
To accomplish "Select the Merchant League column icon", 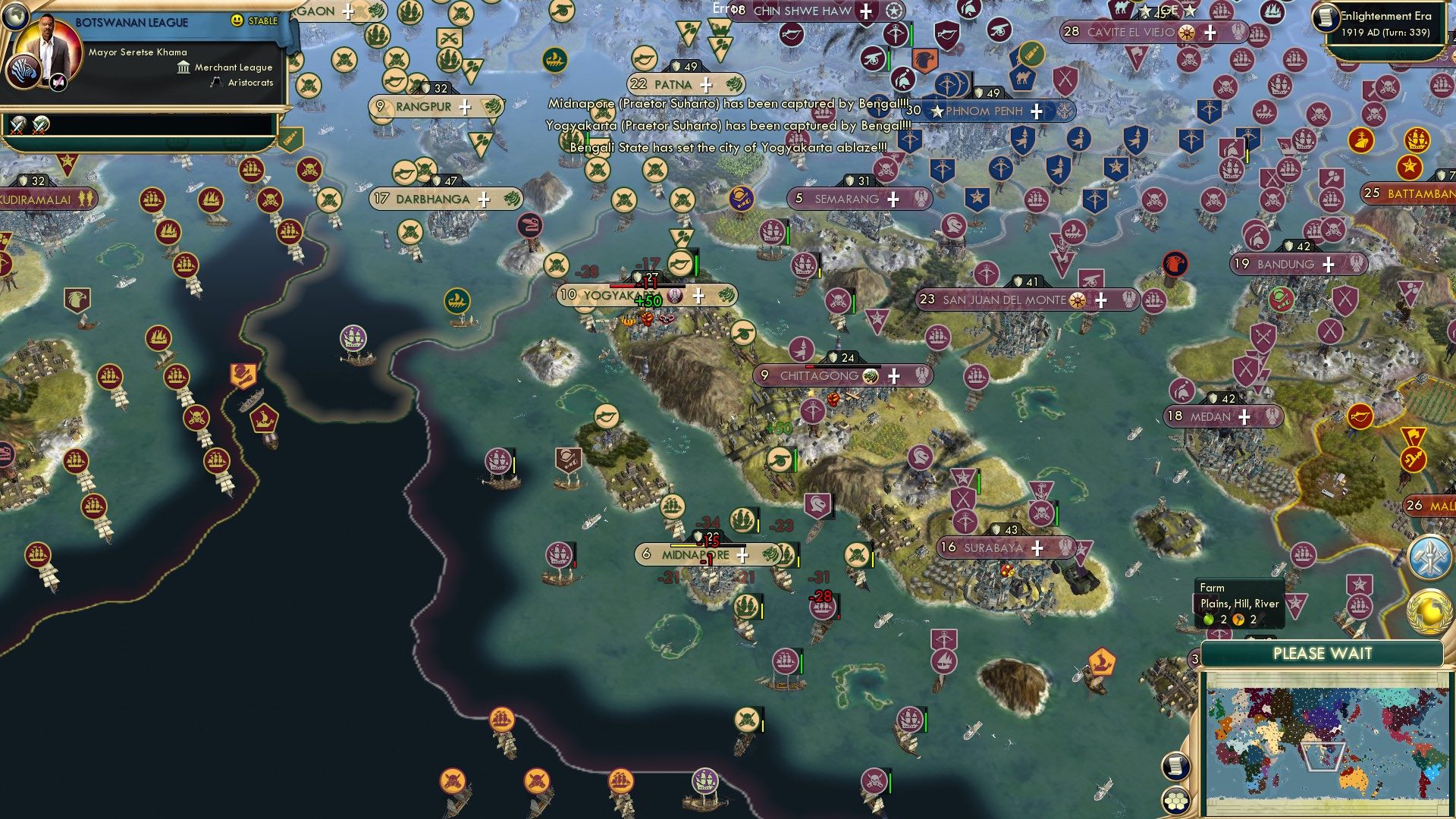I will tap(182, 67).
